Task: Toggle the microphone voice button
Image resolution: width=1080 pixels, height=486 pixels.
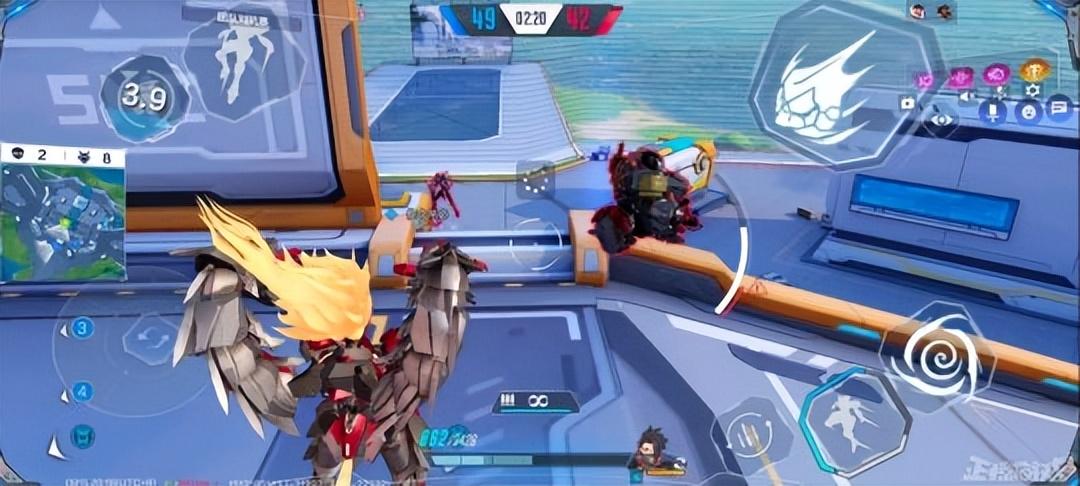Action: point(994,110)
